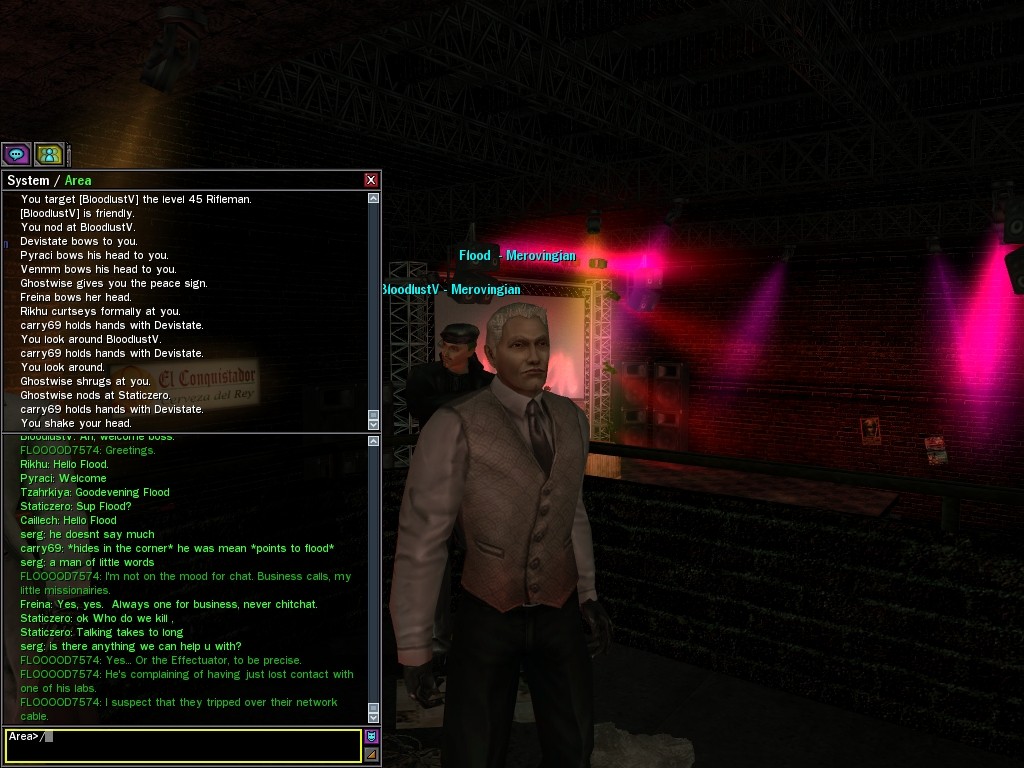Screen dimensions: 1024x768
Task: Open the emote mask icon beside chat input
Action: click(x=371, y=737)
